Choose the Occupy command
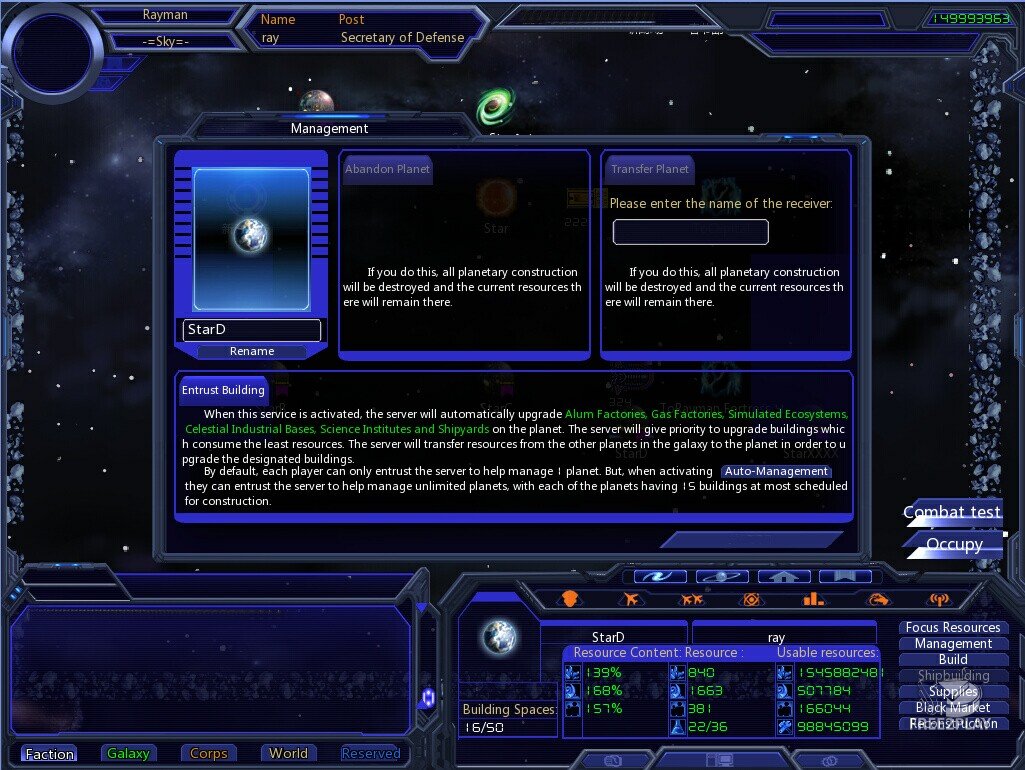 click(954, 544)
